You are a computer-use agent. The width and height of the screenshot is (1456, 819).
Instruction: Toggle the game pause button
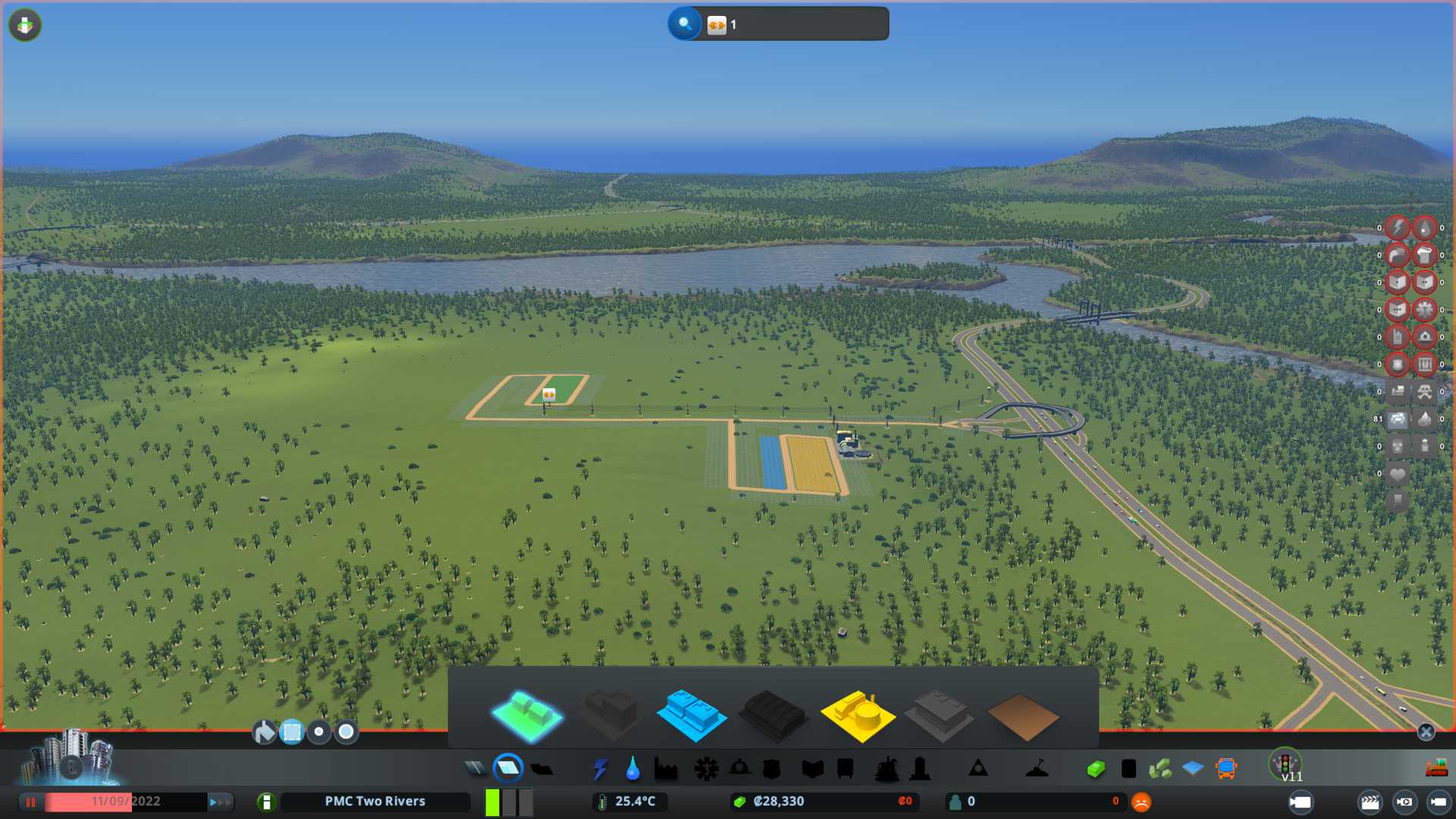coord(31,802)
